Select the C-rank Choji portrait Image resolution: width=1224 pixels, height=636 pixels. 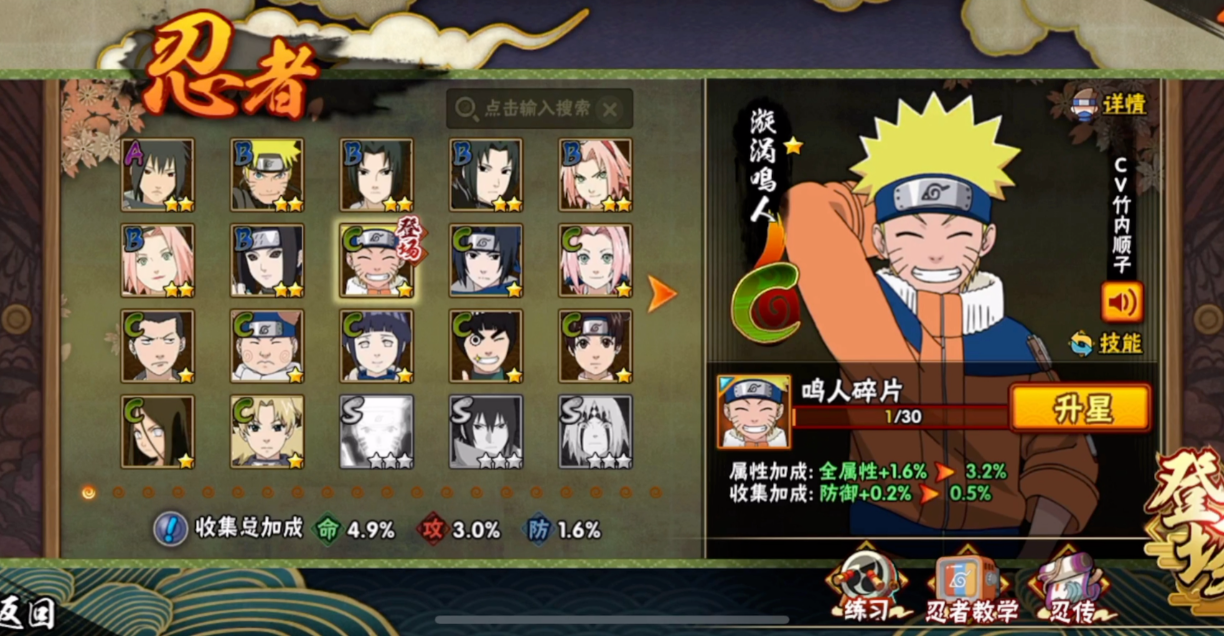coord(267,346)
